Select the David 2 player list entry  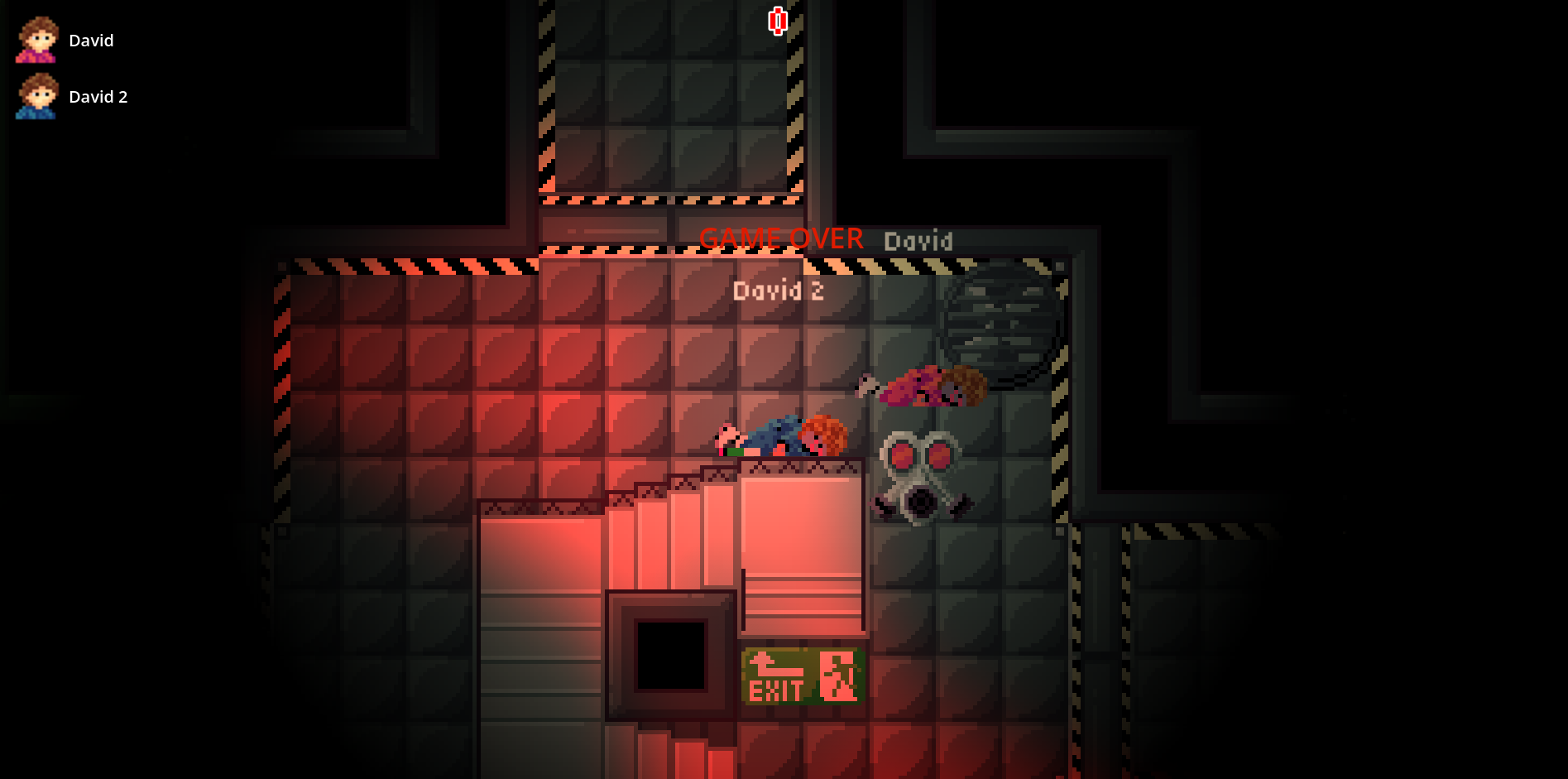tap(98, 97)
